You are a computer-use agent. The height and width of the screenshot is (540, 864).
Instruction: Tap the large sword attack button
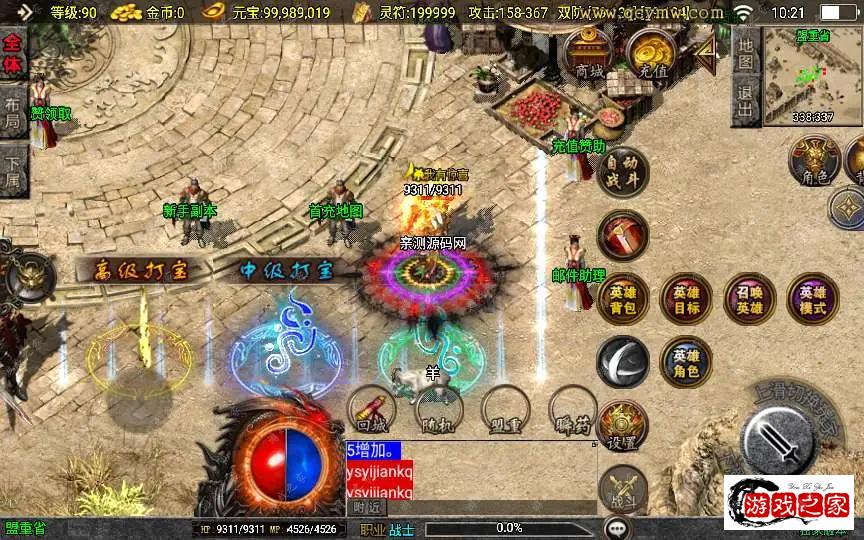[783, 437]
